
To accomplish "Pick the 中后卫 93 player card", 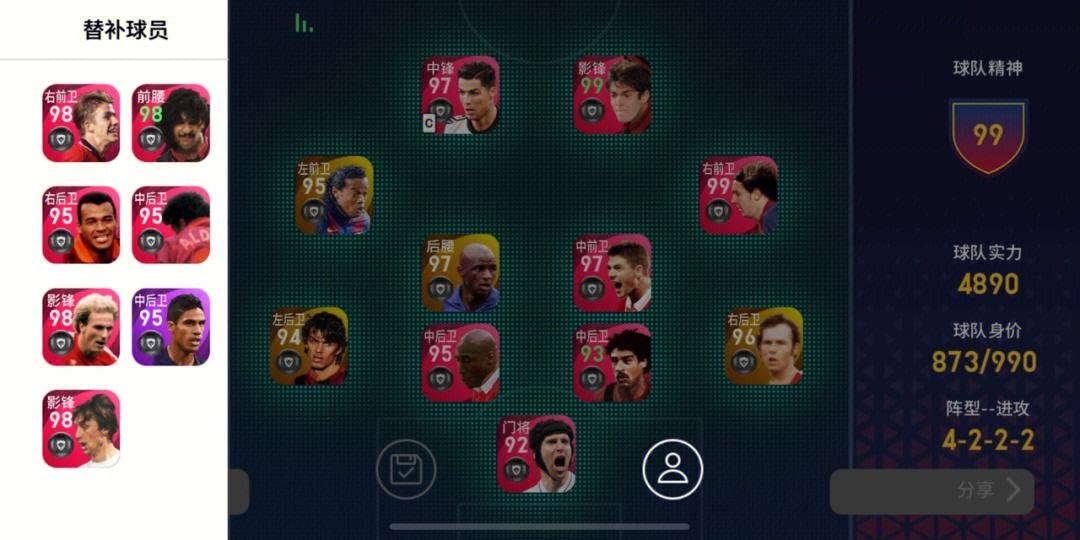I will 612,362.
